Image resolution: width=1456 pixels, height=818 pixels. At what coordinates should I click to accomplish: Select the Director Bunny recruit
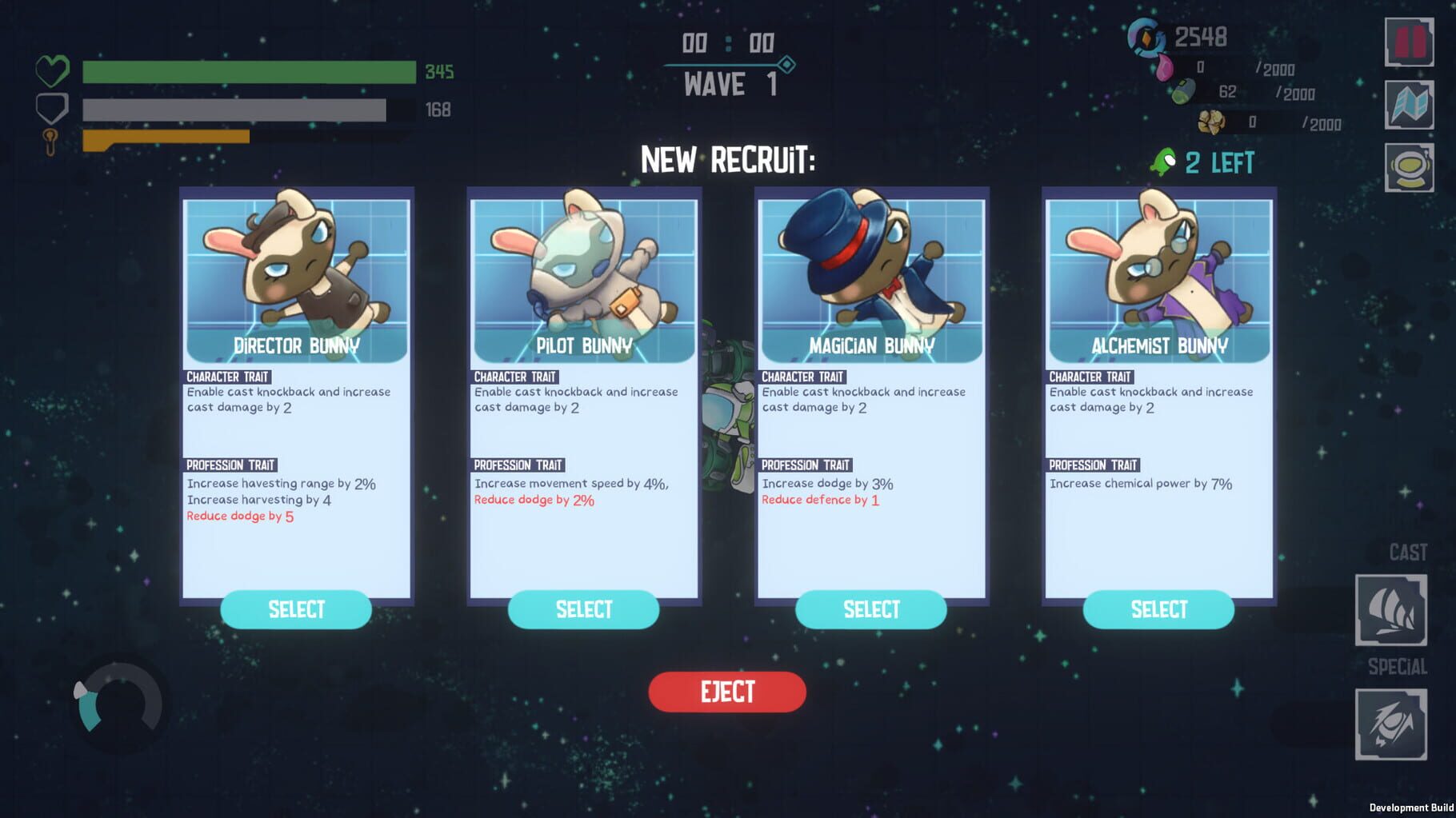(x=295, y=609)
